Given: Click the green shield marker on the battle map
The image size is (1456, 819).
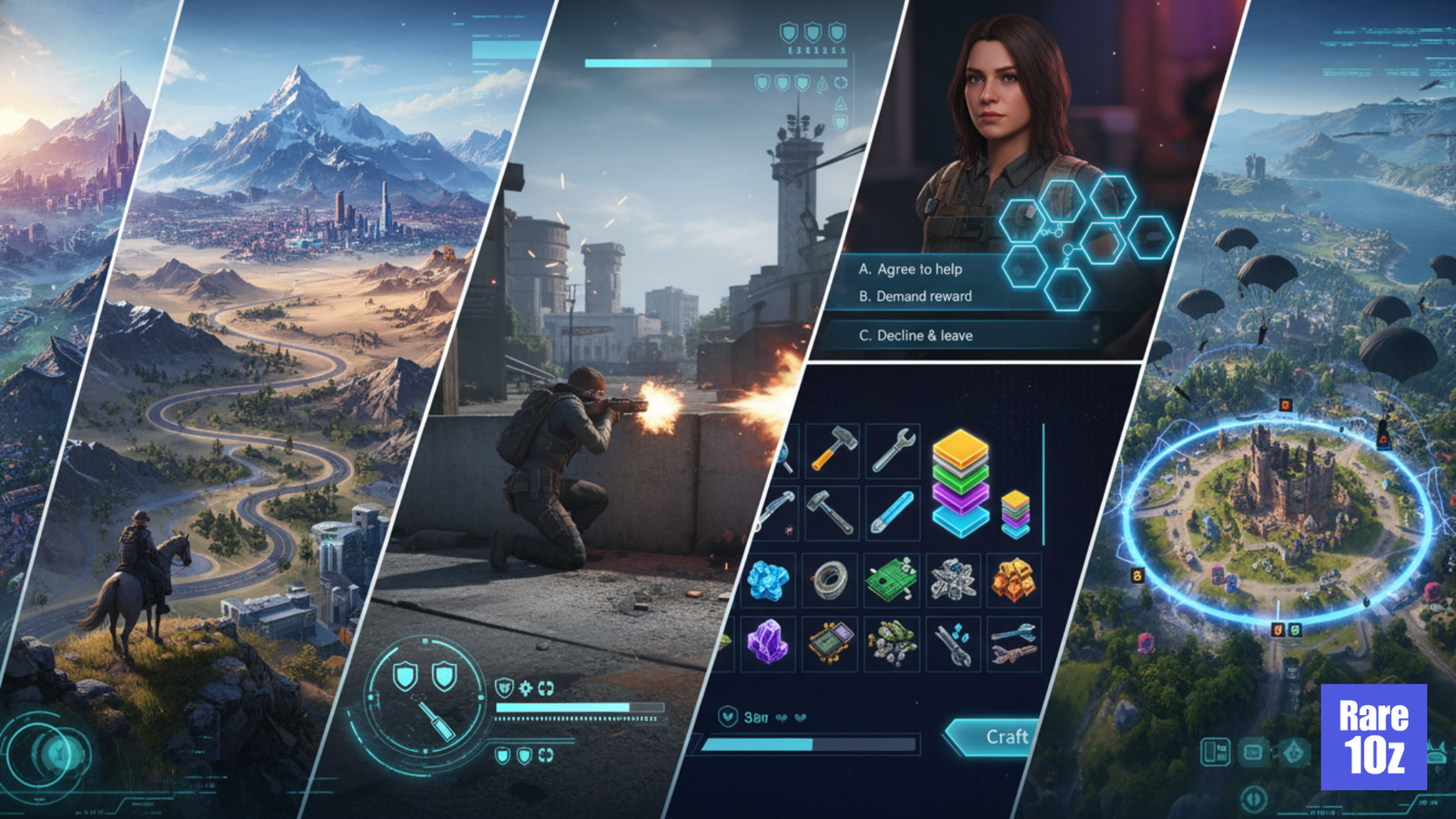Looking at the screenshot, I should pyautogui.click(x=1293, y=630).
